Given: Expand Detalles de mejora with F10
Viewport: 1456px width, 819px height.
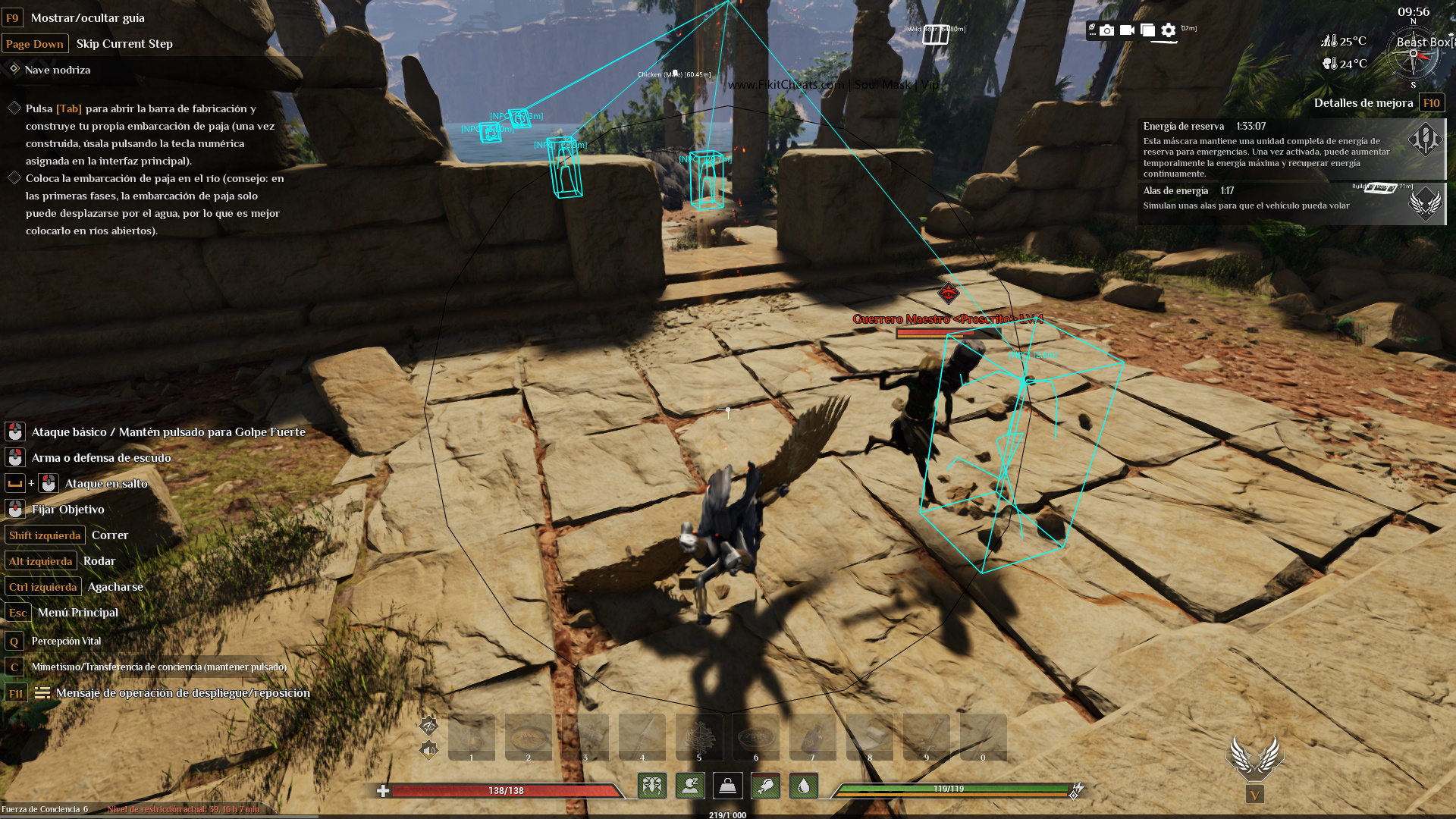Looking at the screenshot, I should (x=1432, y=102).
